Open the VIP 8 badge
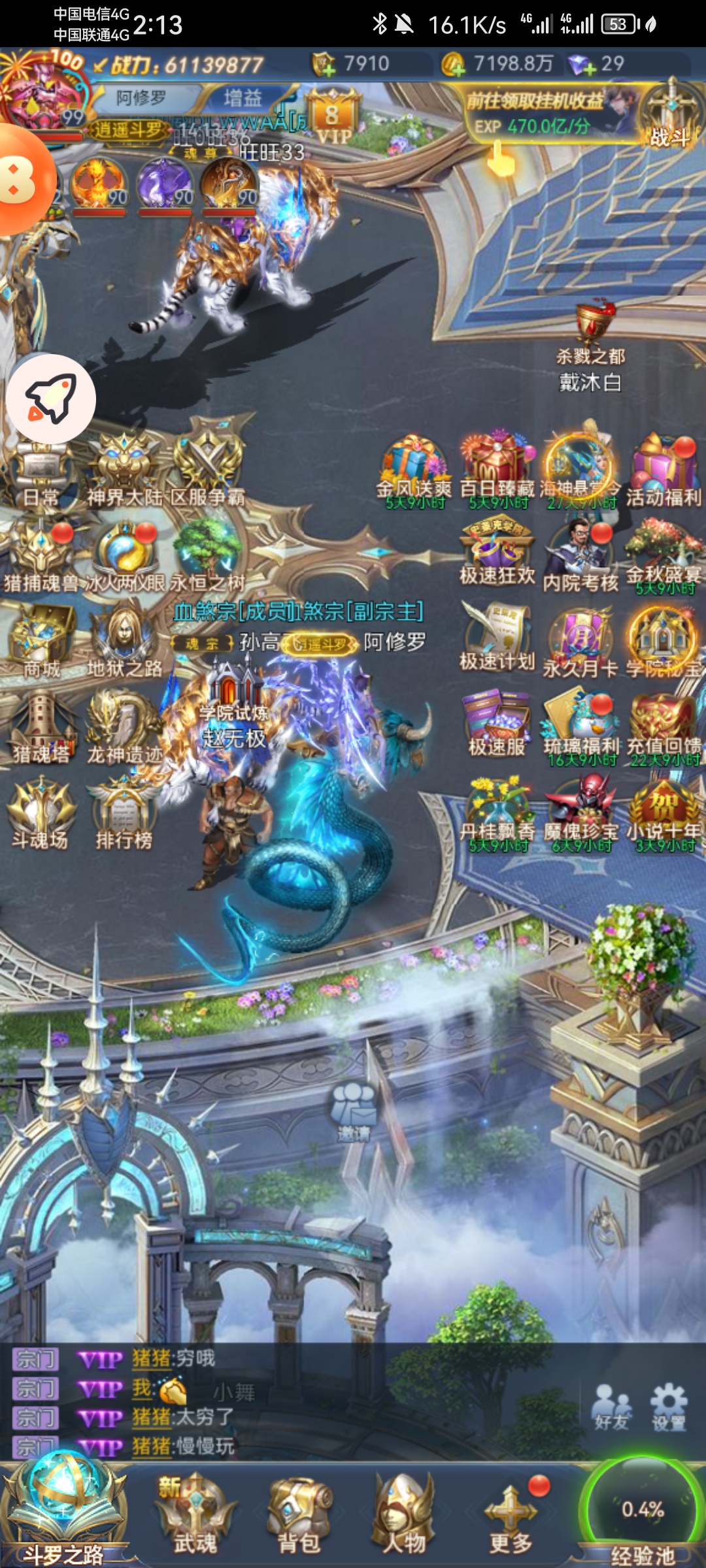706x1568 pixels. [x=333, y=119]
